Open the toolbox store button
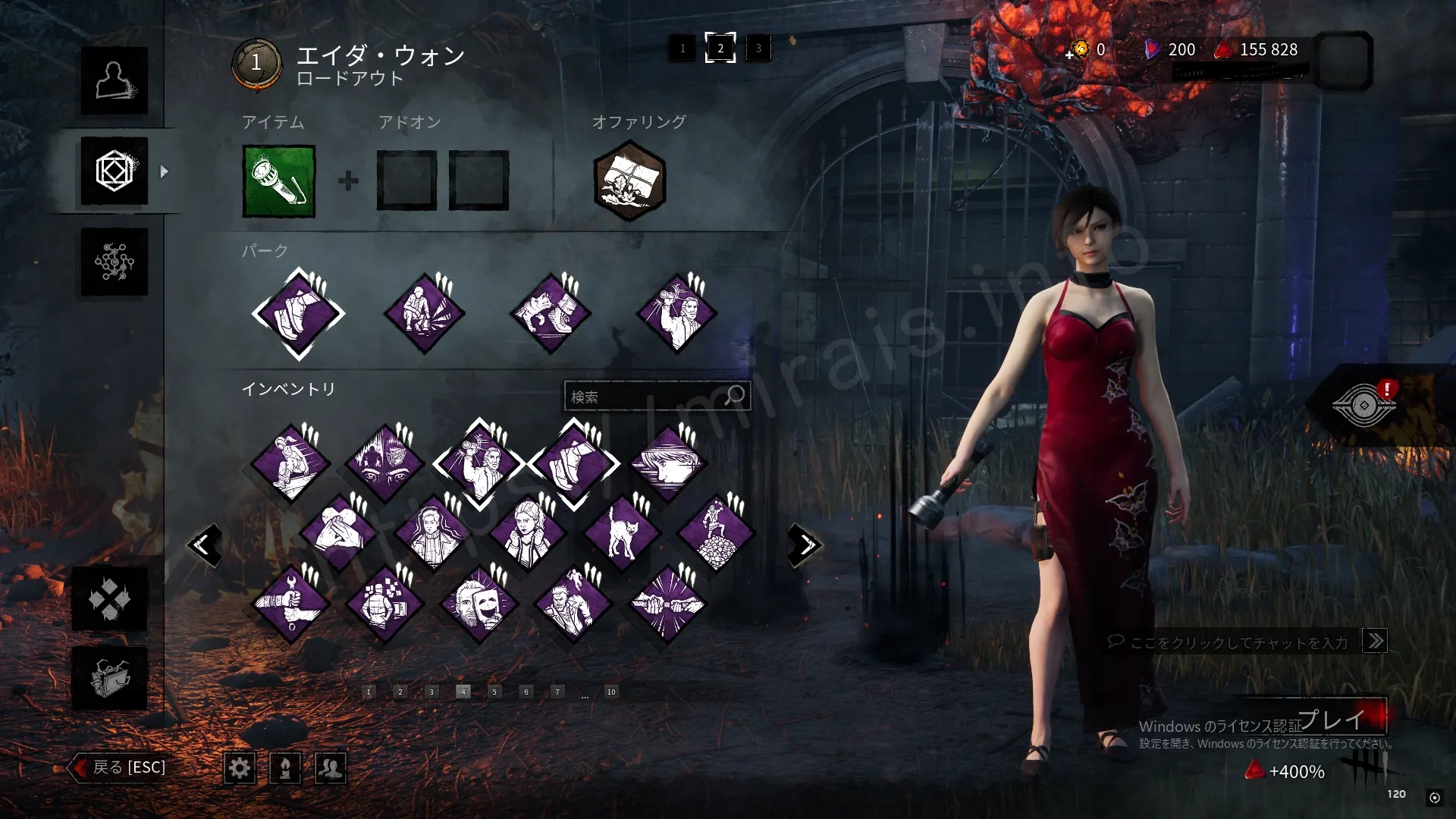This screenshot has height=819, width=1456. 110,678
